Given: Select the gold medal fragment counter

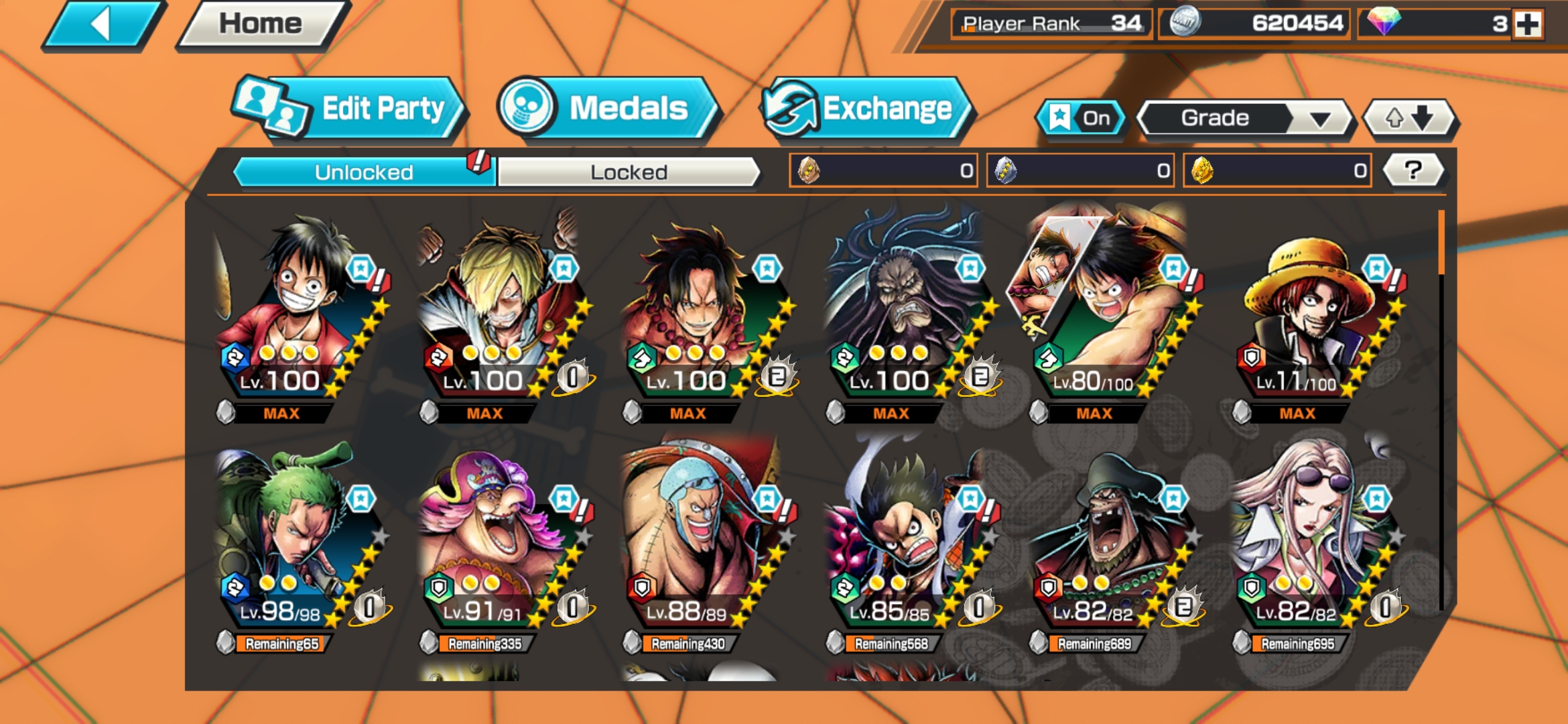Looking at the screenshot, I should [x=1277, y=171].
